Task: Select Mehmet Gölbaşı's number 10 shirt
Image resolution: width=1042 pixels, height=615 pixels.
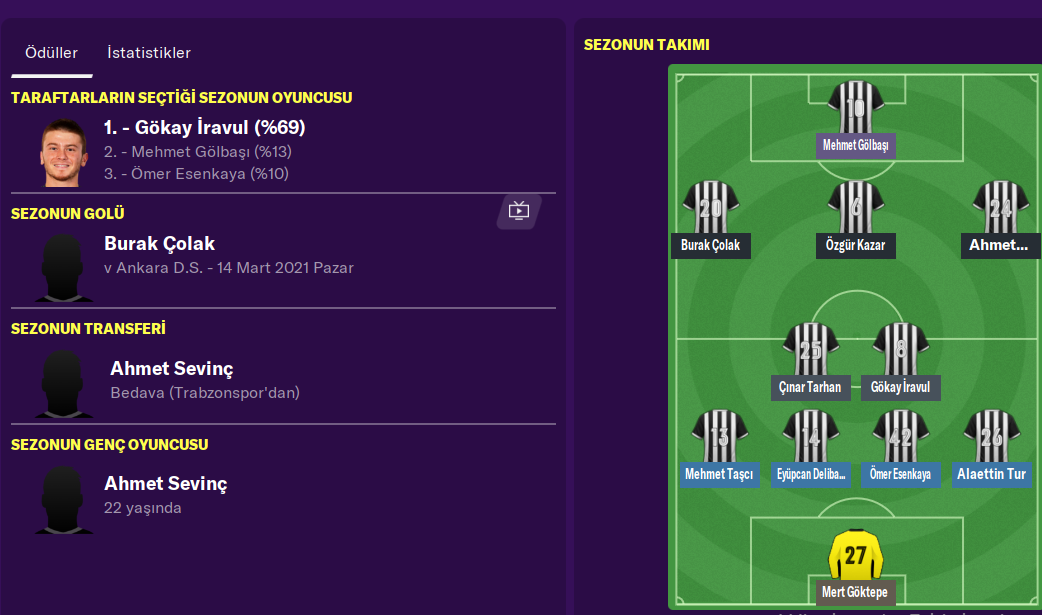Action: pyautogui.click(x=855, y=108)
